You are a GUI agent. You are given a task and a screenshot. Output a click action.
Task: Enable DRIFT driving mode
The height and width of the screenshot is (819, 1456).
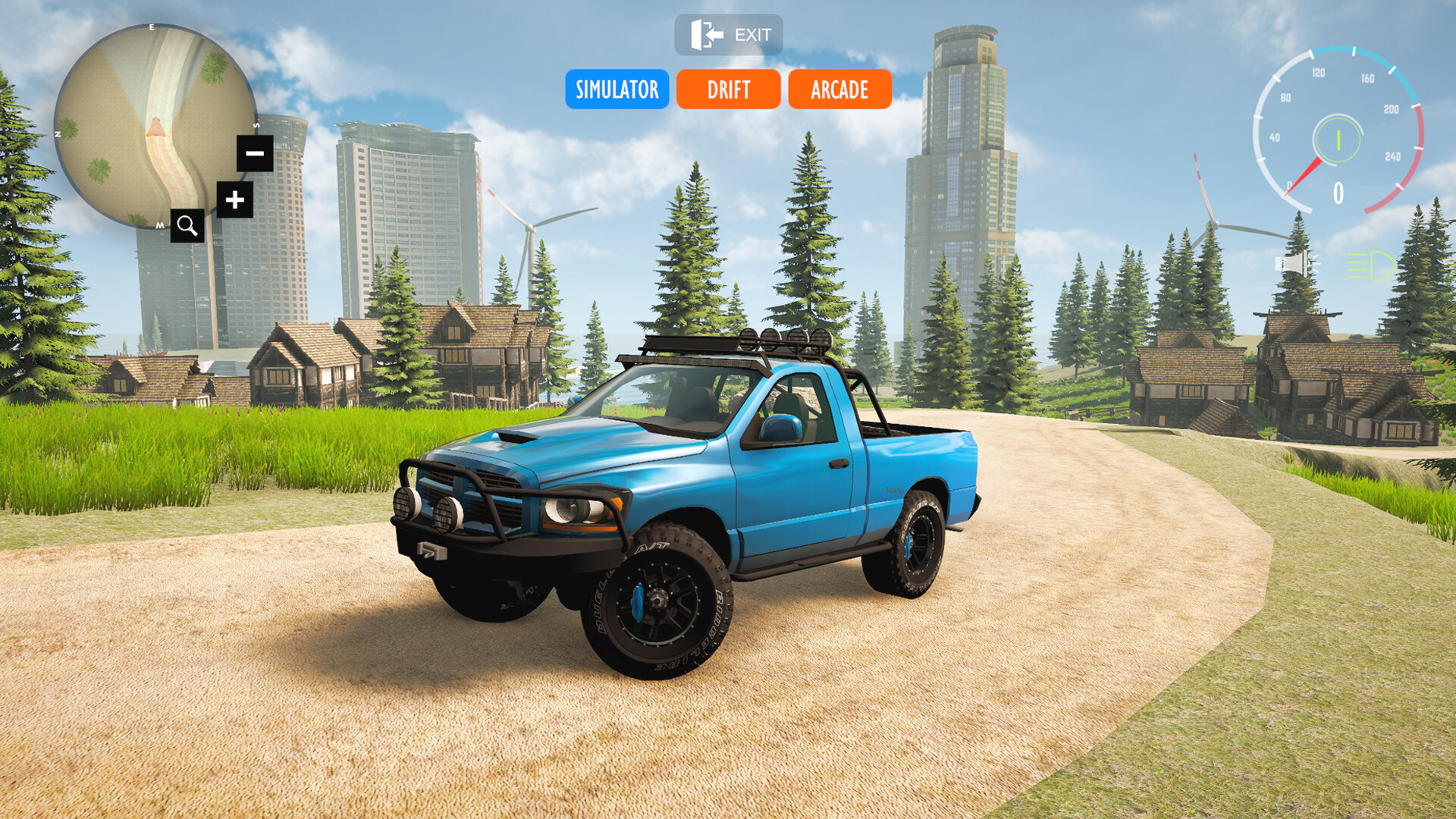727,89
